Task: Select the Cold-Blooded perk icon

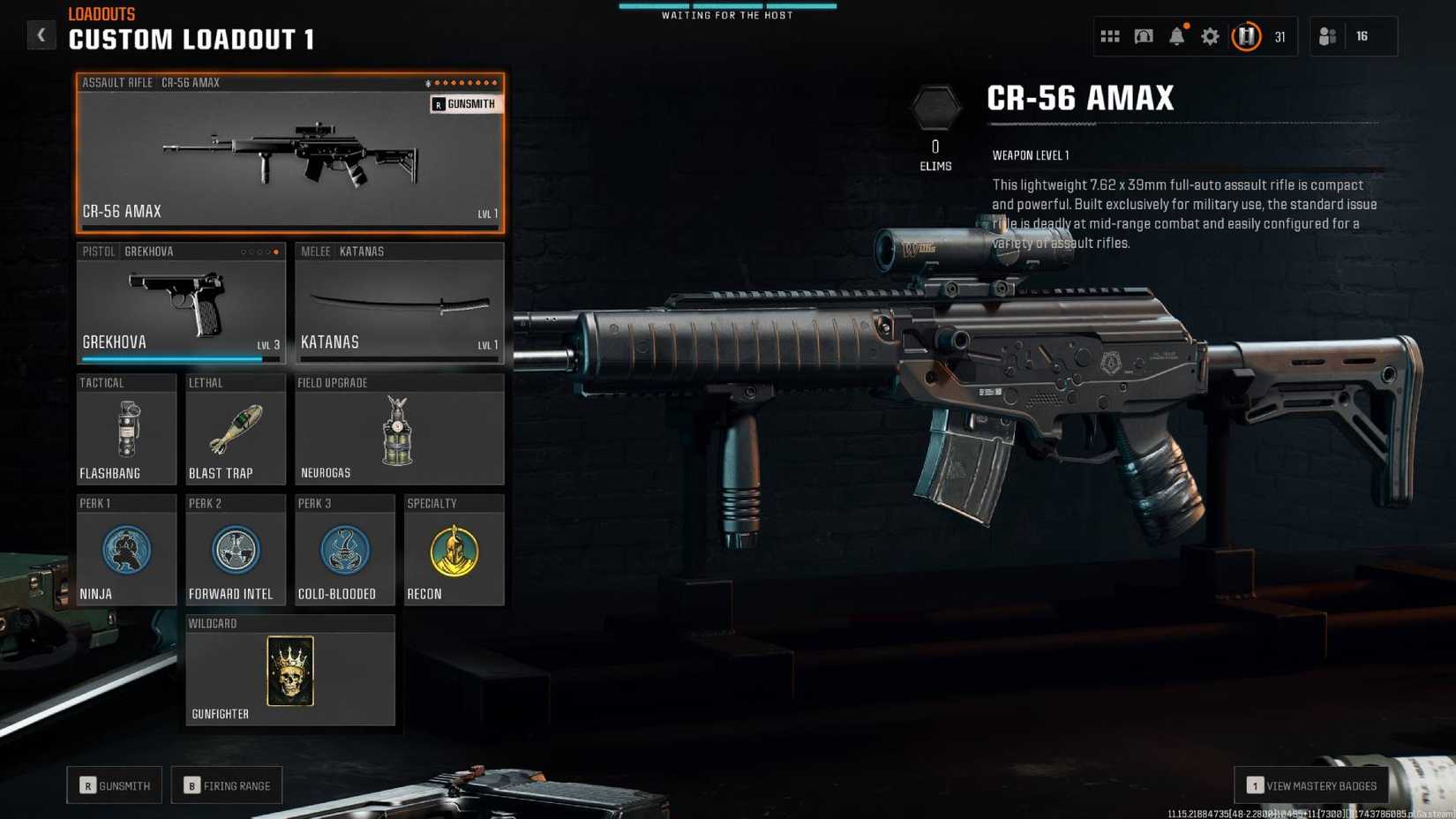Action: click(344, 549)
